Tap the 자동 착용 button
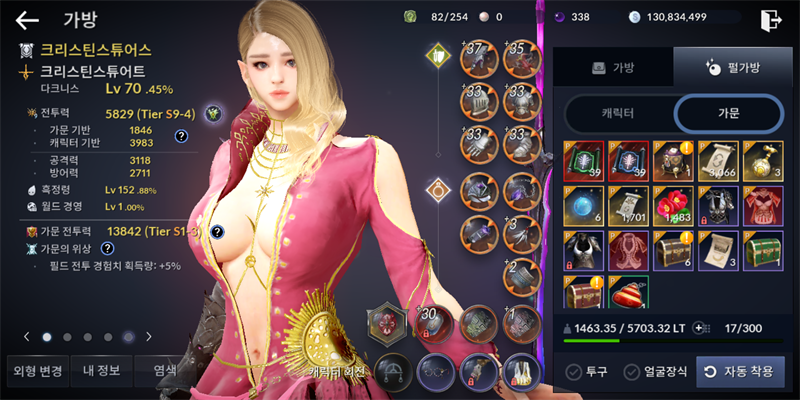 [x=740, y=371]
